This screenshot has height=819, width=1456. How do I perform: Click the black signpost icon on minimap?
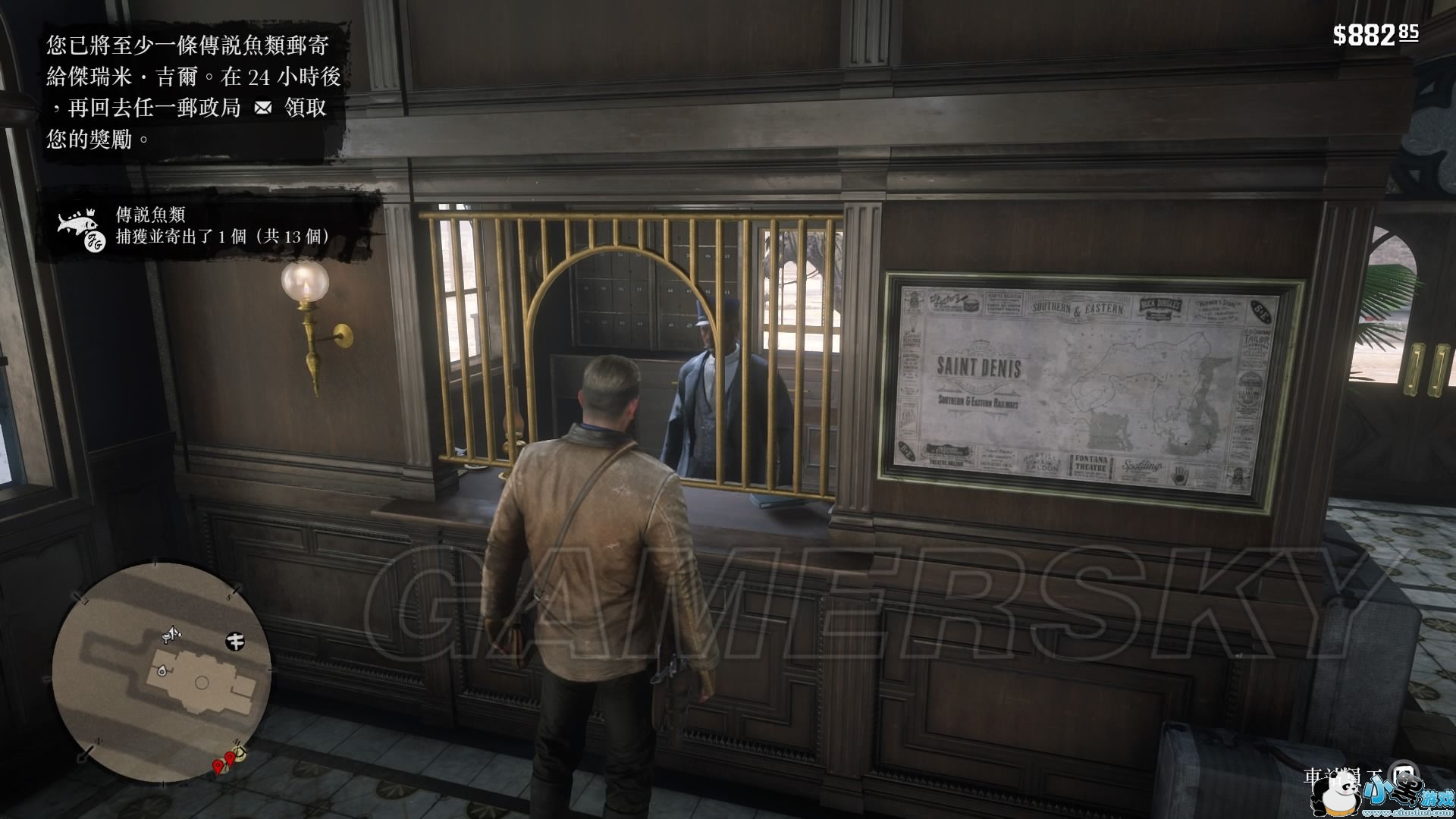(x=235, y=642)
